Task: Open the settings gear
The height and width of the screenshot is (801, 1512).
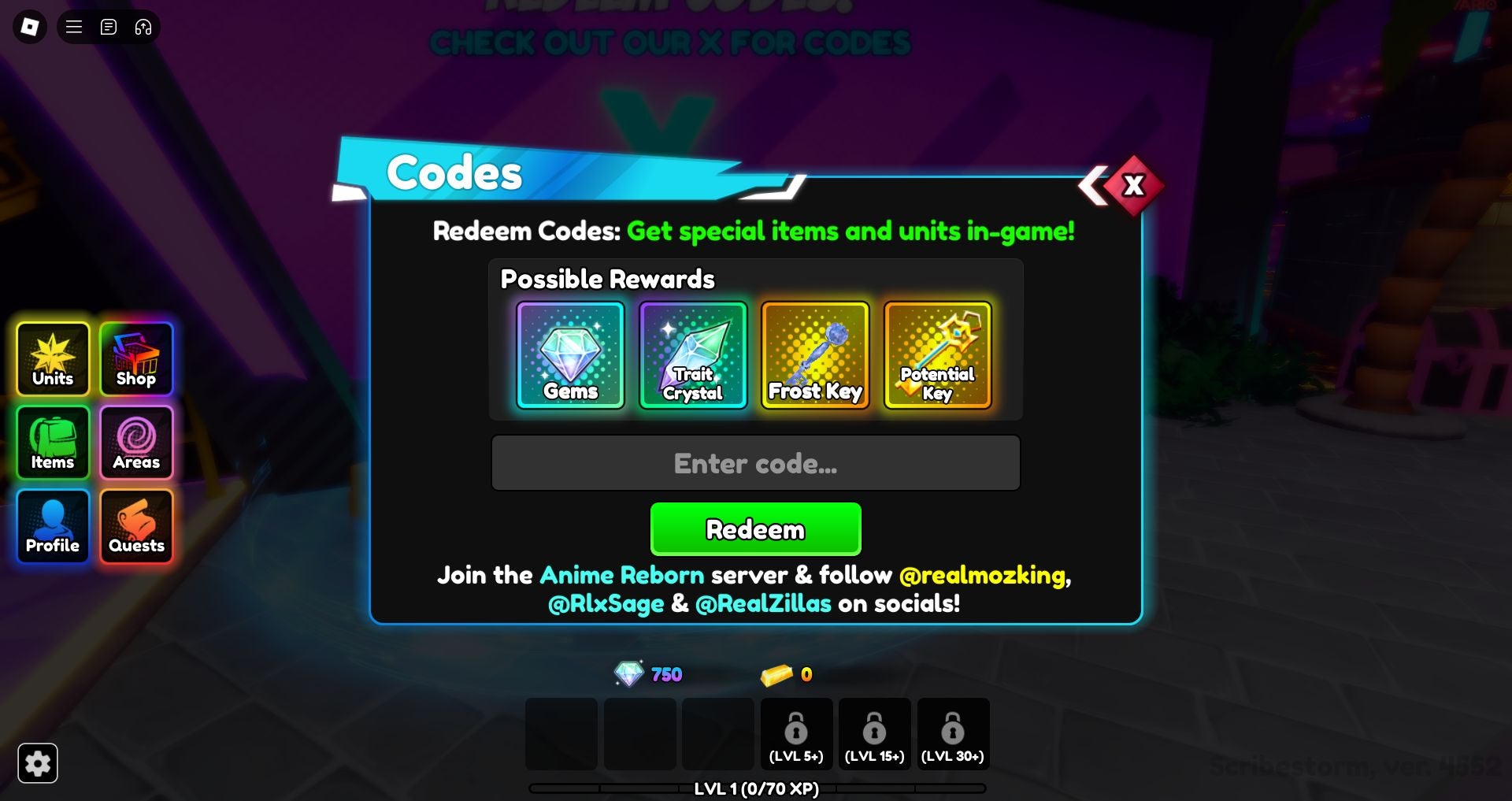Action: click(38, 762)
